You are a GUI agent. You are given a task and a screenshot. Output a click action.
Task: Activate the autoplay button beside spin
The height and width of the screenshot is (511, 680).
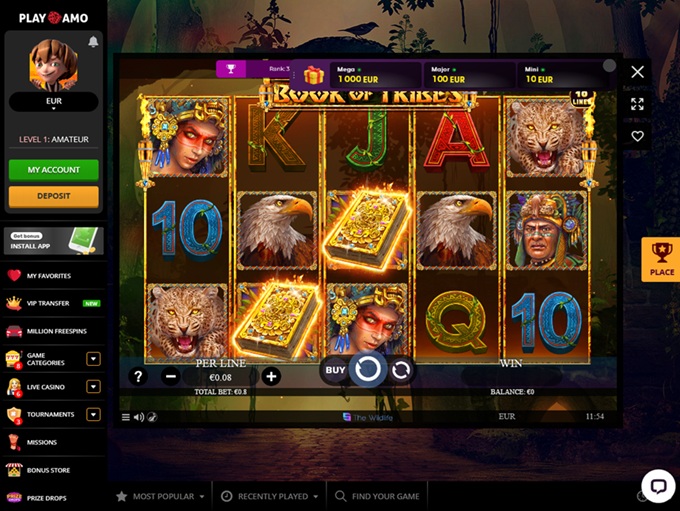[x=401, y=370]
